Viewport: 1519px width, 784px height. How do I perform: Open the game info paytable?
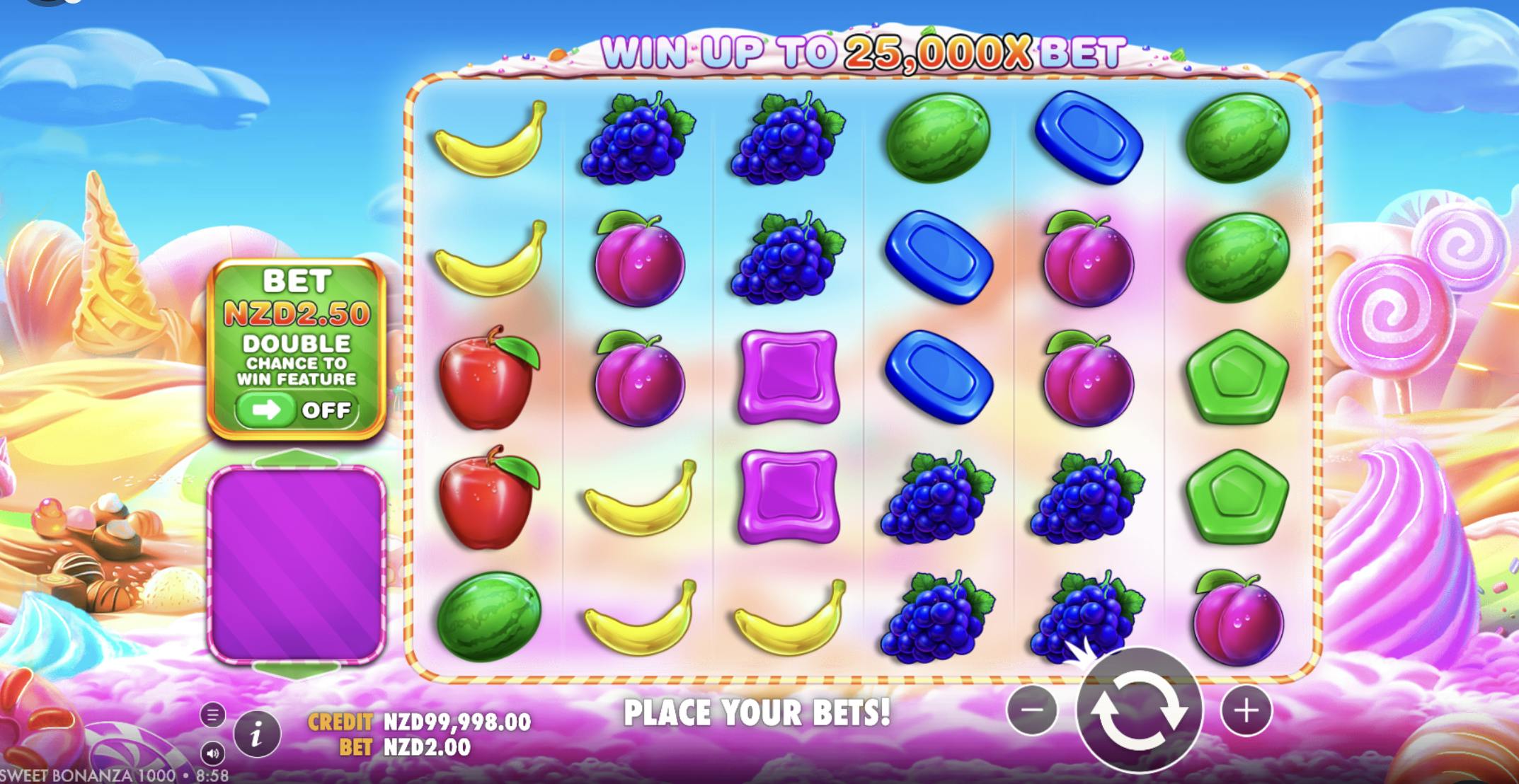coord(256,735)
